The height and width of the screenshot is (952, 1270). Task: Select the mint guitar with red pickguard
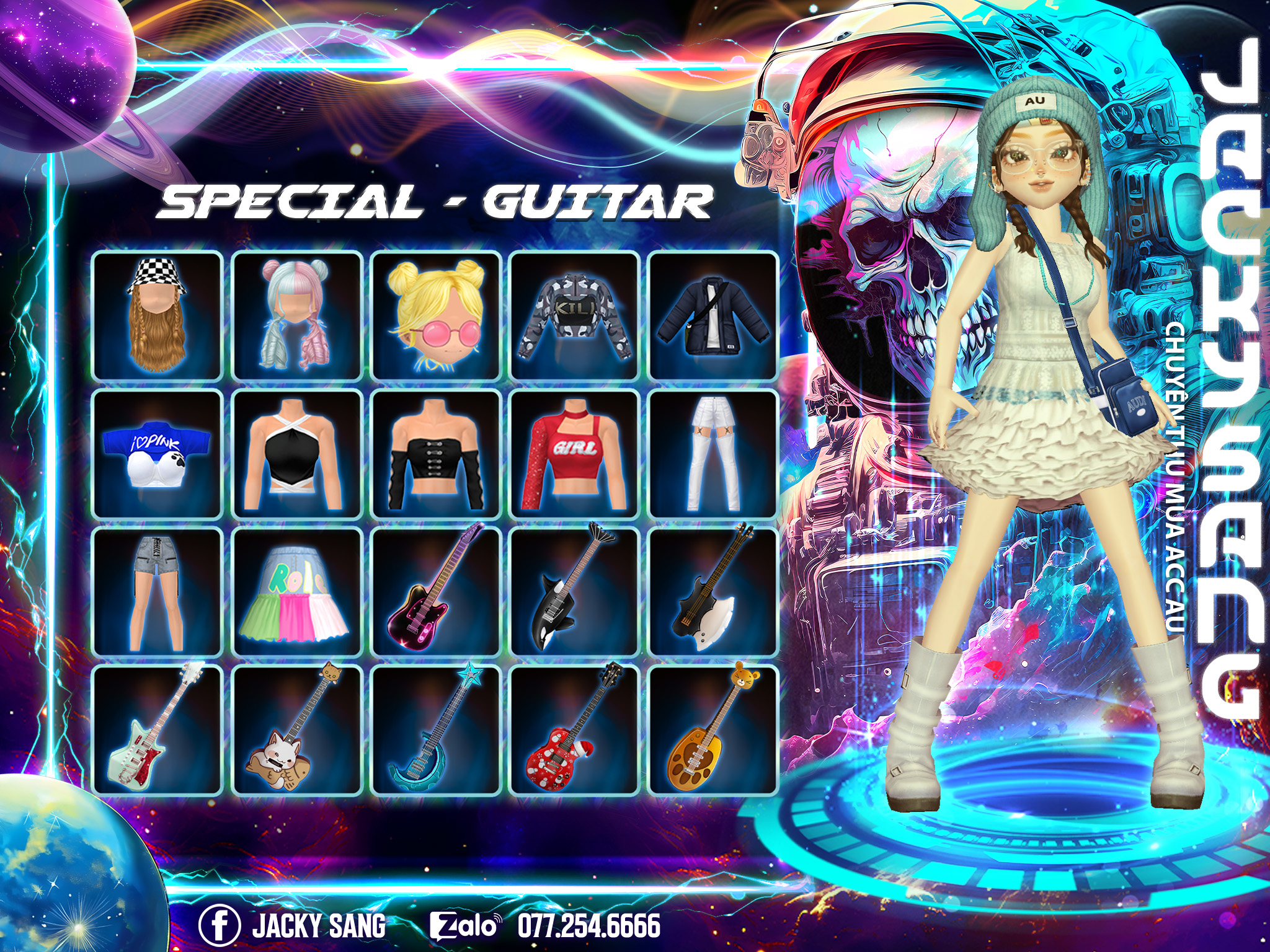158,729
